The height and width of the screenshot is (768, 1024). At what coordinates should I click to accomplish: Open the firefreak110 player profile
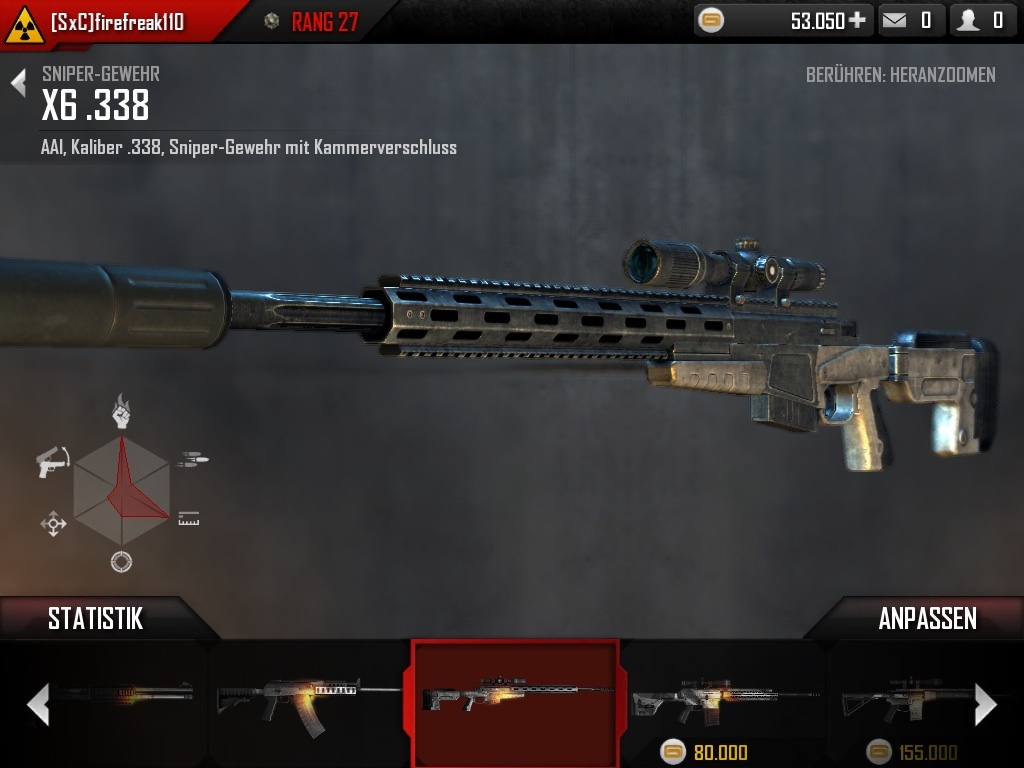(117, 22)
